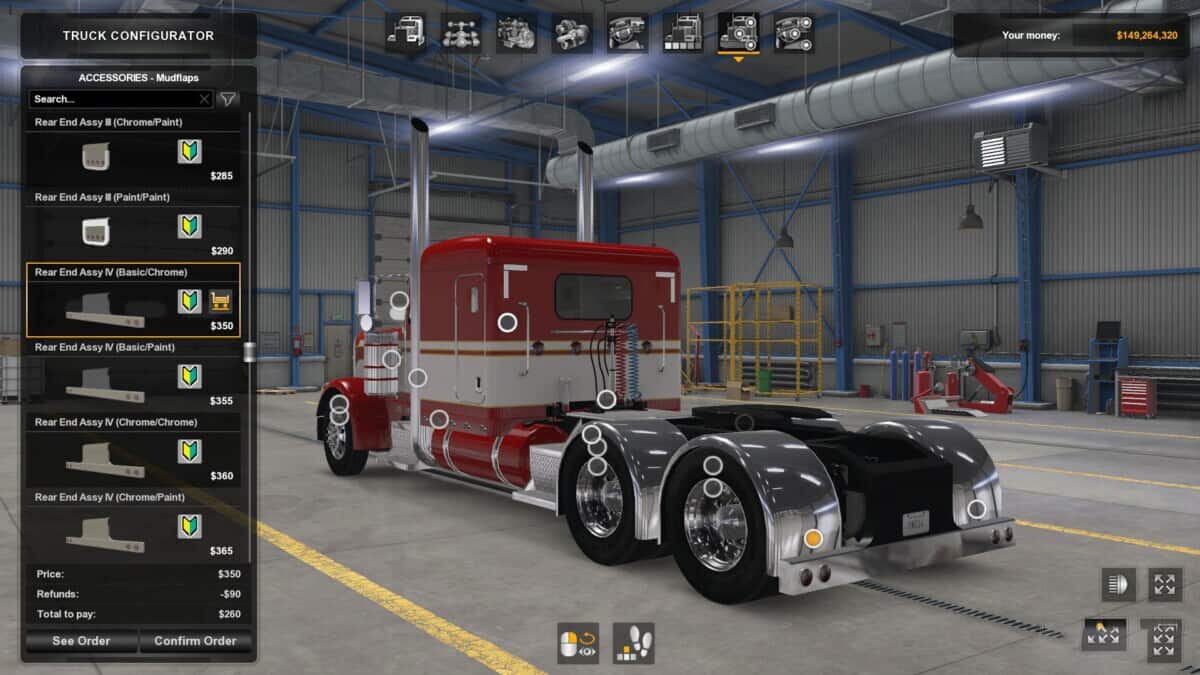This screenshot has width=1200, height=675.
Task: Switch to the paint job swatches tab
Action: 682,33
